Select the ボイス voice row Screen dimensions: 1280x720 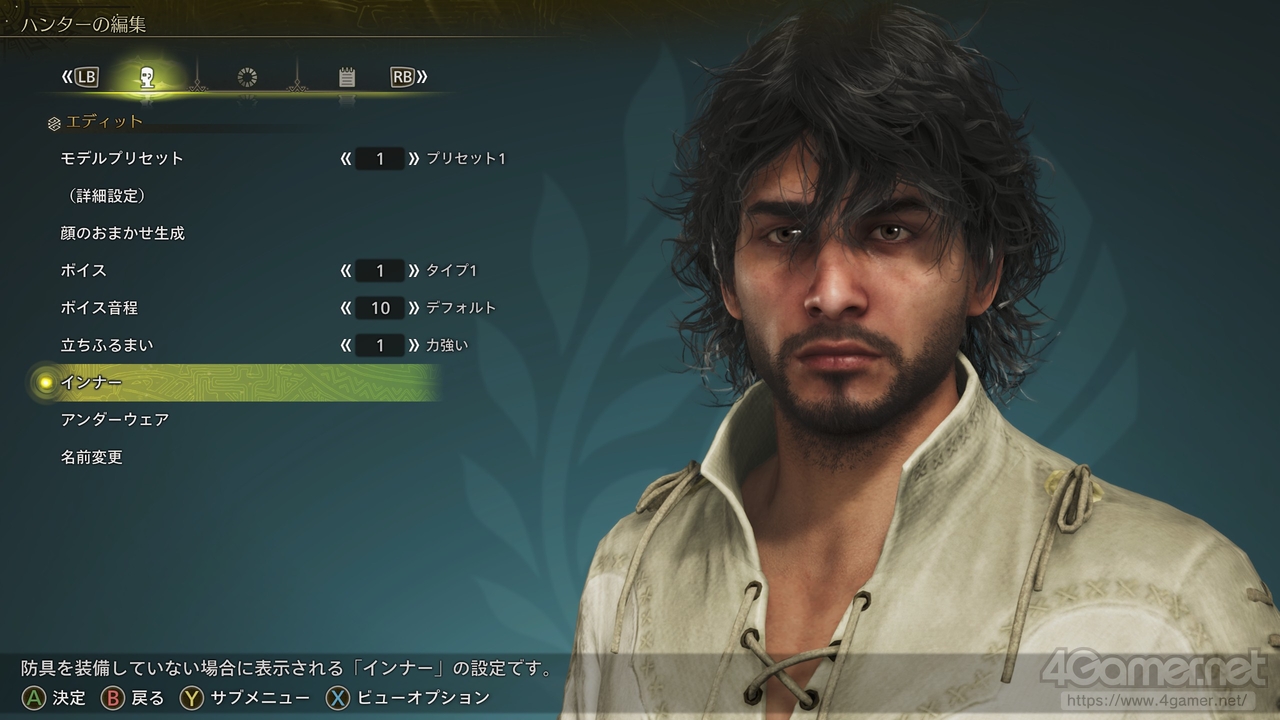point(84,271)
